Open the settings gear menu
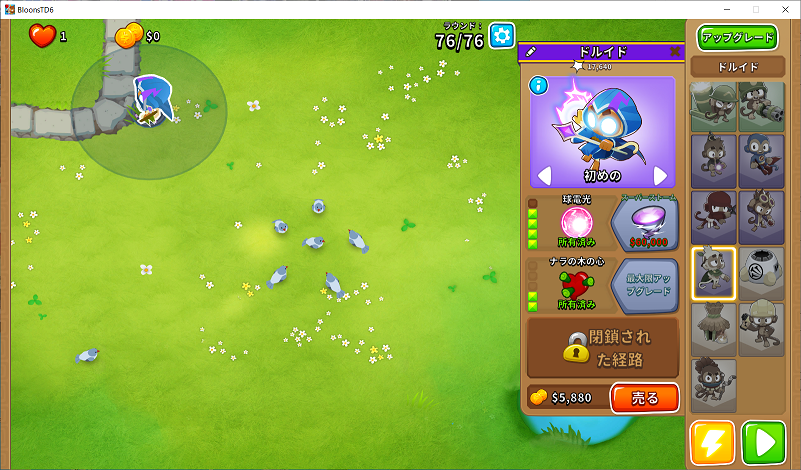Viewport: 801px width, 470px height. 502,37
